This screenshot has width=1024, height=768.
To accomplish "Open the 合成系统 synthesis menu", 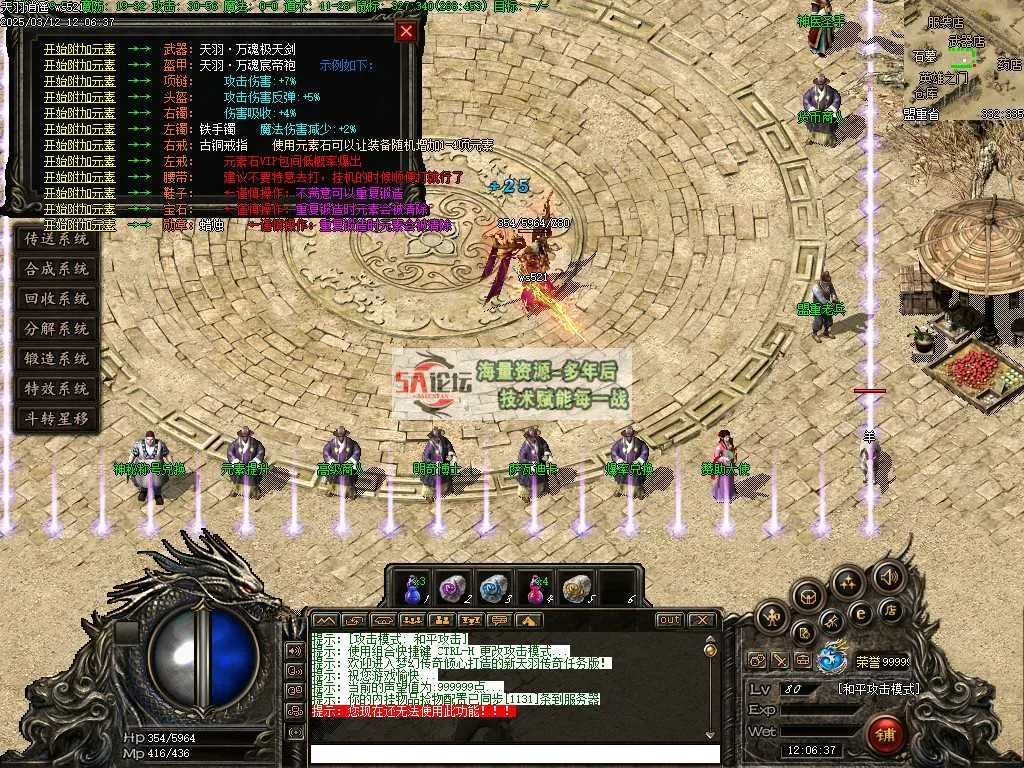I will pyautogui.click(x=57, y=269).
